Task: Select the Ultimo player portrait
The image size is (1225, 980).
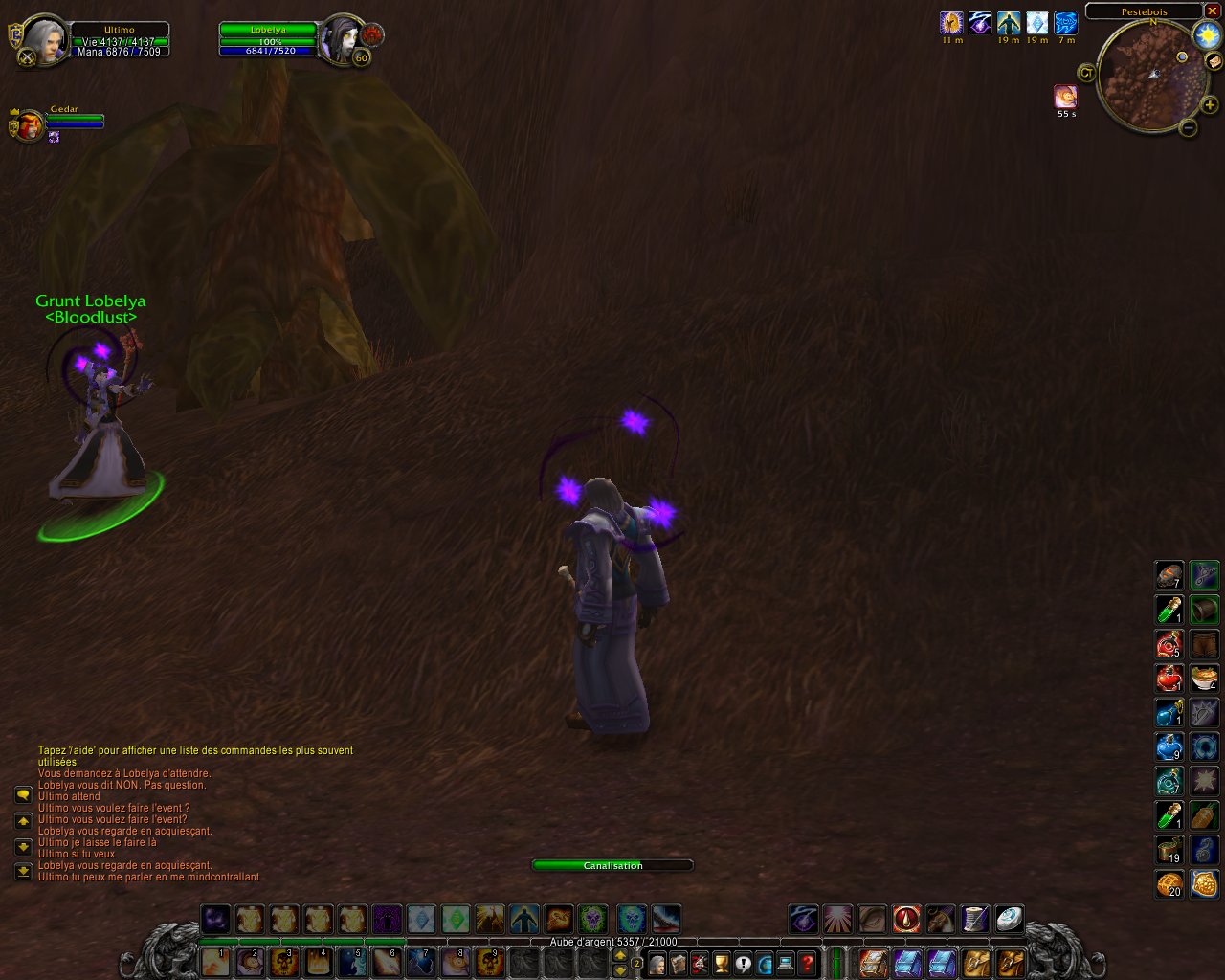Action: click(42, 41)
